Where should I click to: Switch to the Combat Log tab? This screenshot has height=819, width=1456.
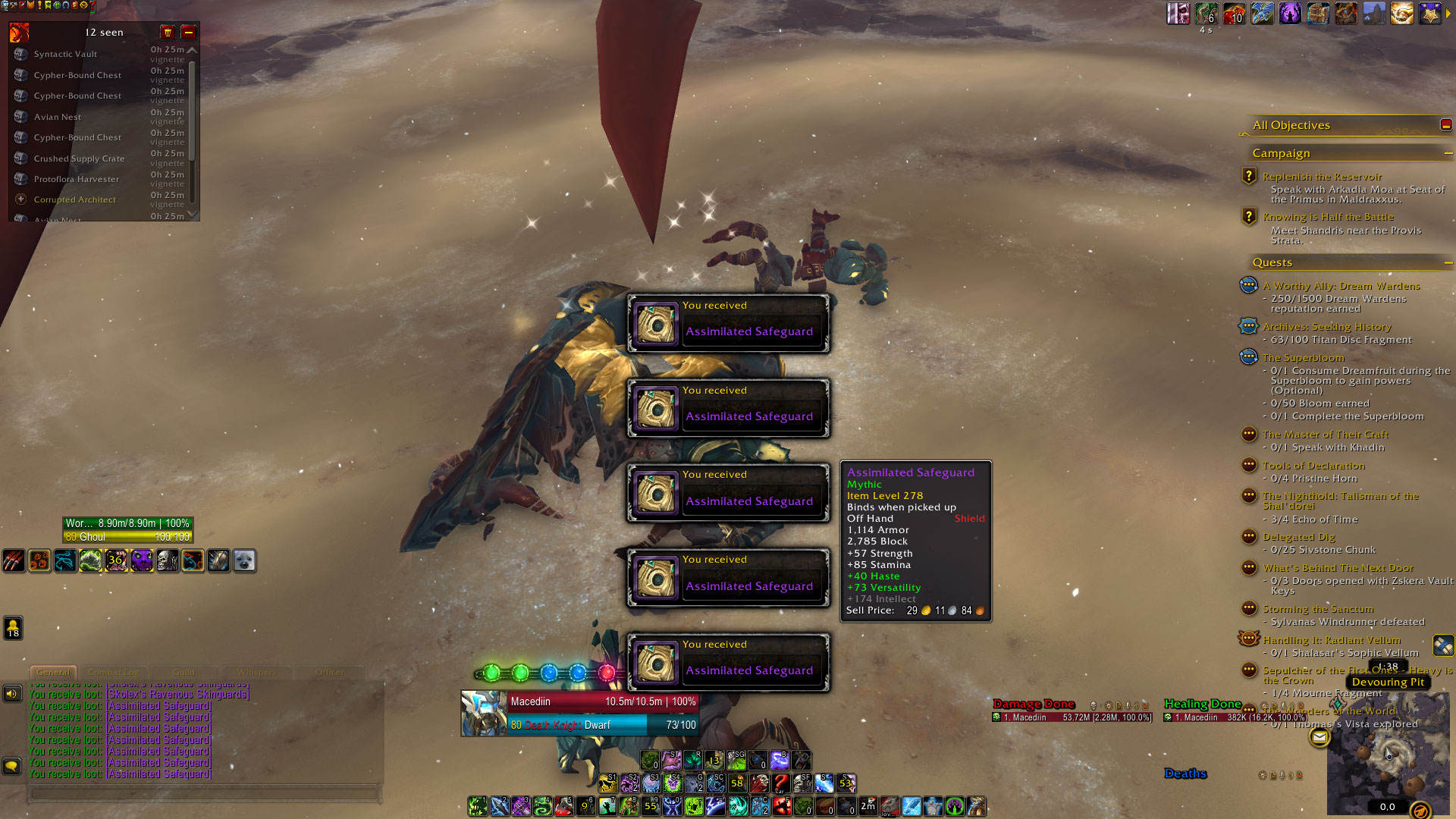click(x=114, y=672)
